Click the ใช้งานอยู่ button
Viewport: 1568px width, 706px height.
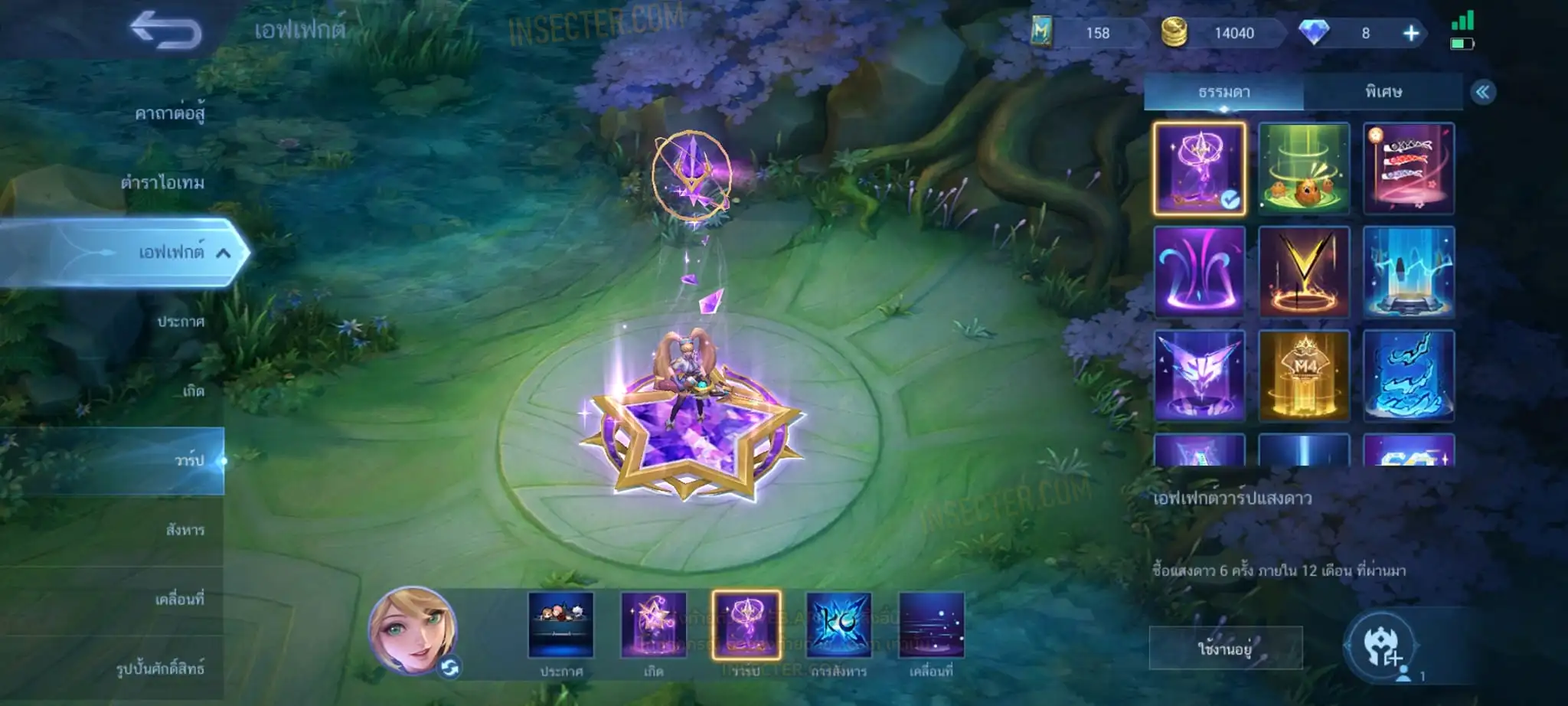click(x=1225, y=649)
